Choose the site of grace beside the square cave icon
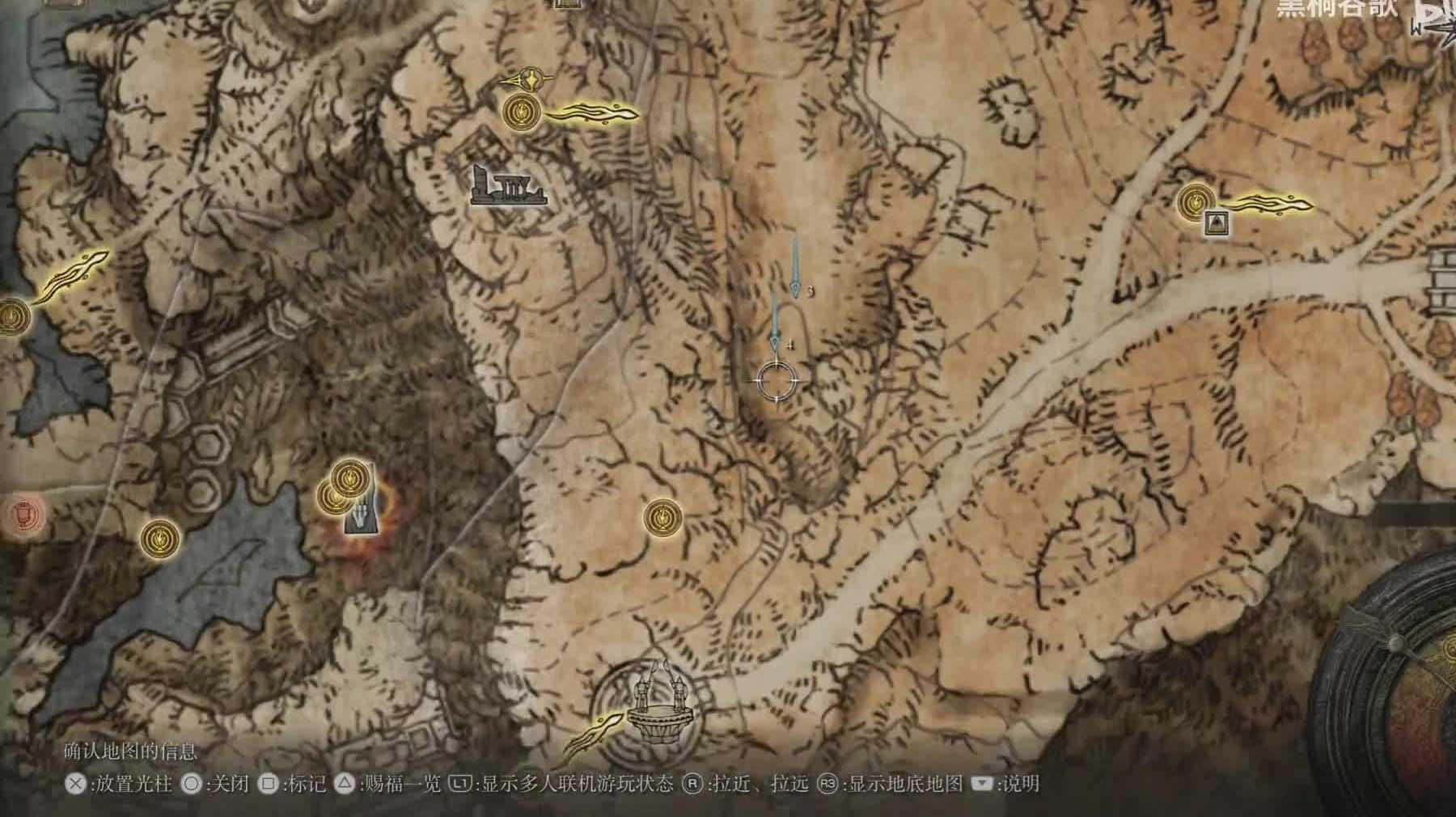Screen dimensions: 1456x817 [1196, 202]
